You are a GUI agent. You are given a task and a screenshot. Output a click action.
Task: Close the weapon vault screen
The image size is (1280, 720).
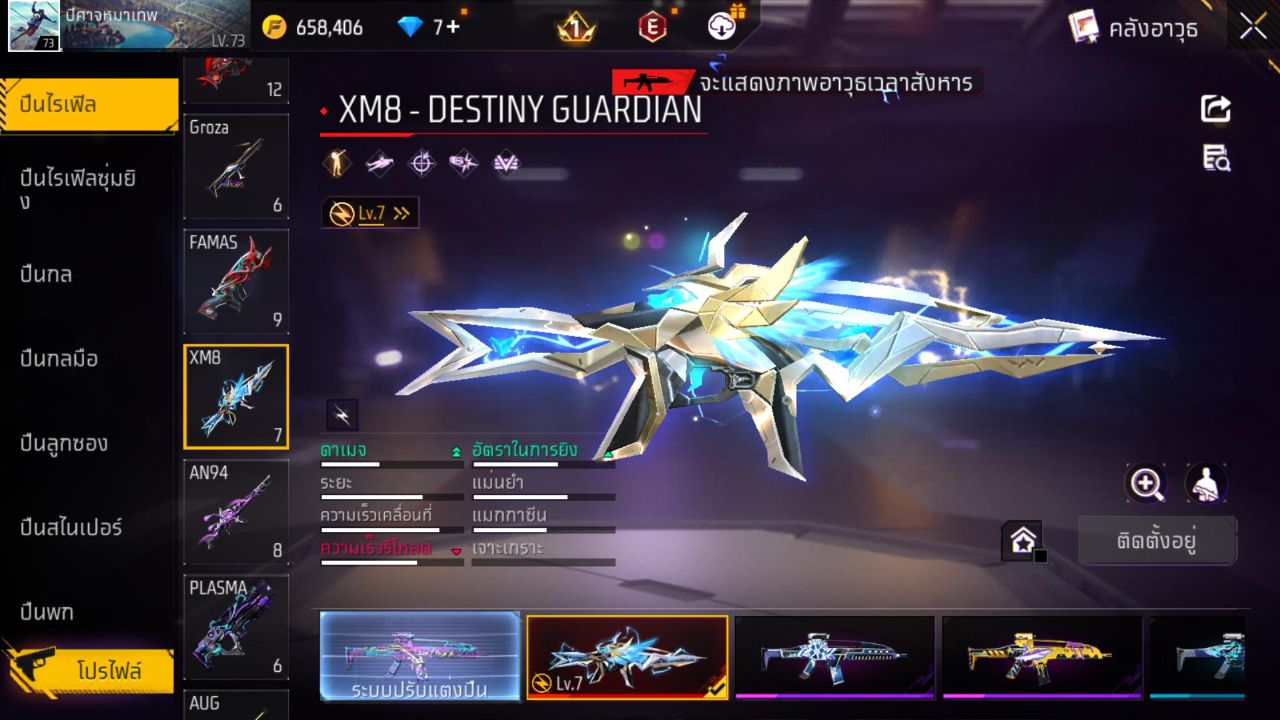[x=1253, y=27]
